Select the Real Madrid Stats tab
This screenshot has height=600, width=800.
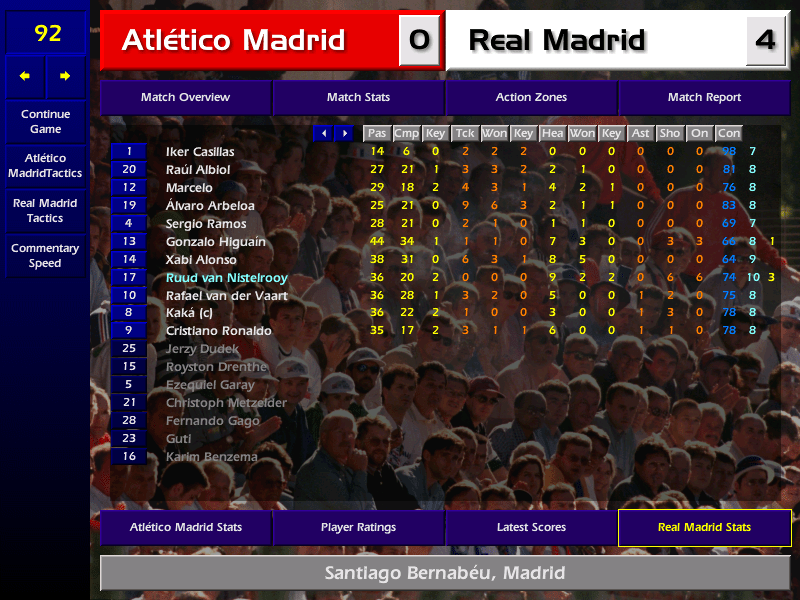pyautogui.click(x=704, y=527)
